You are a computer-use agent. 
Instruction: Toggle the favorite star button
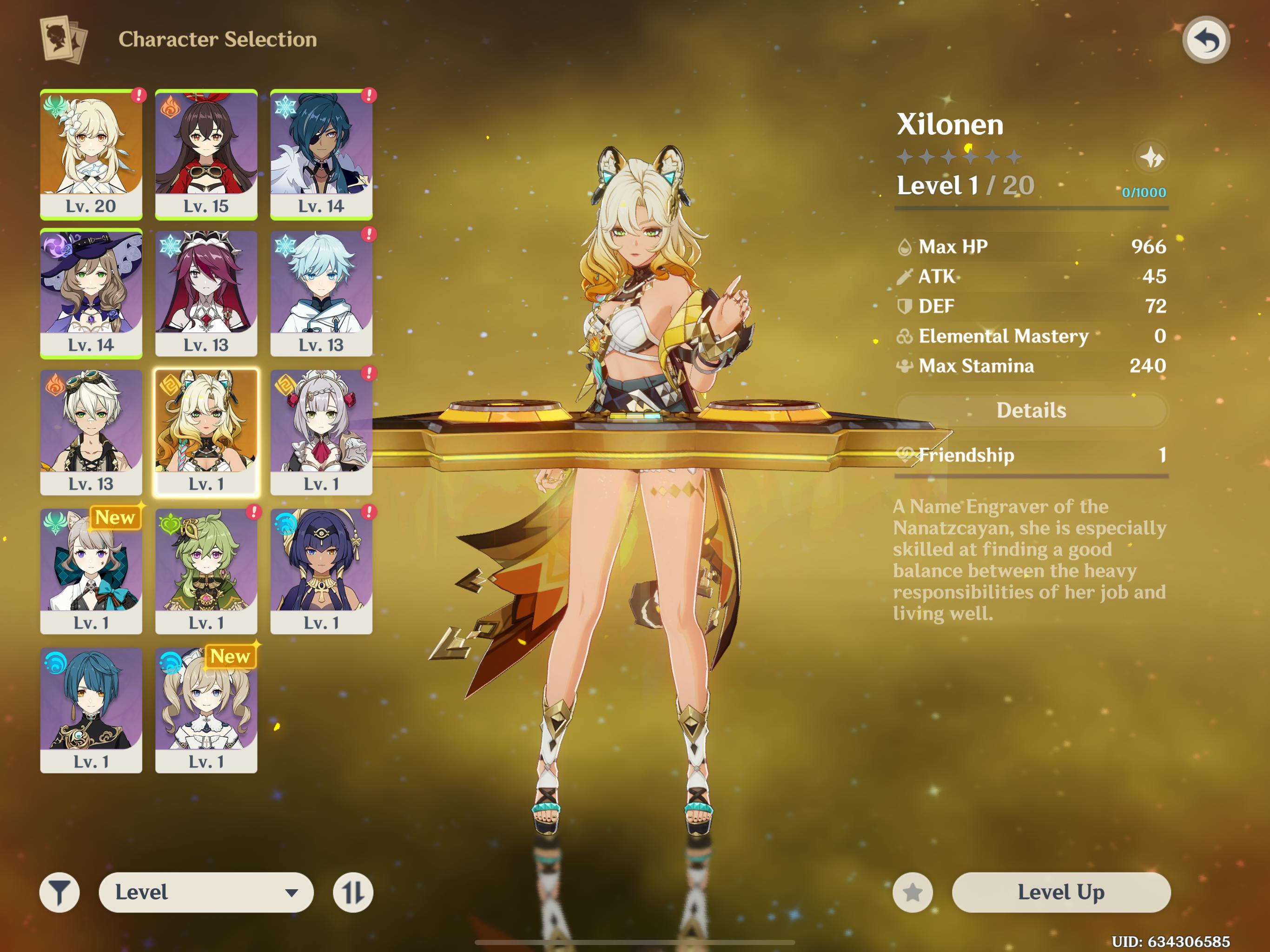point(913,892)
